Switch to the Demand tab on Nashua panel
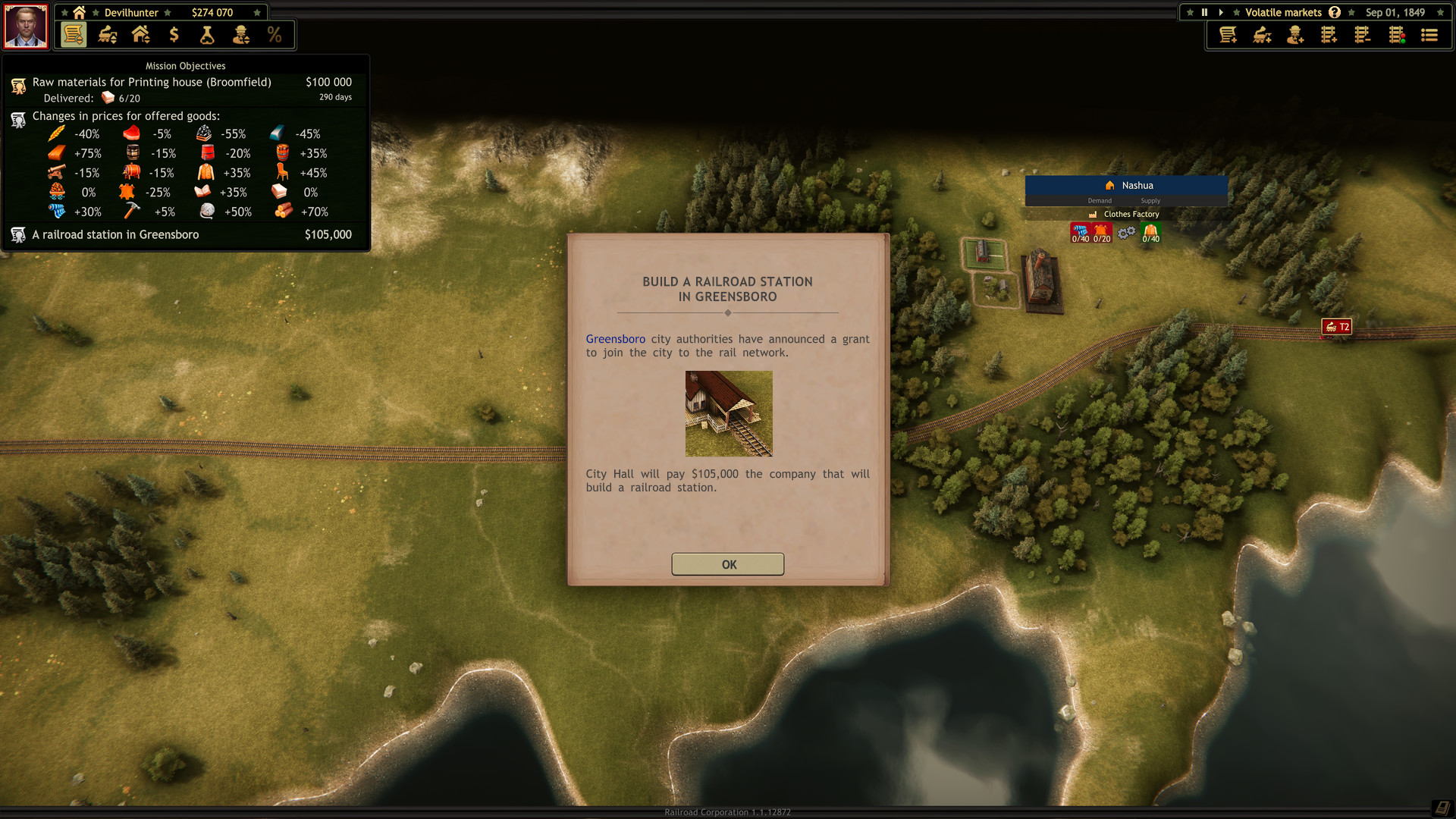 point(1100,201)
